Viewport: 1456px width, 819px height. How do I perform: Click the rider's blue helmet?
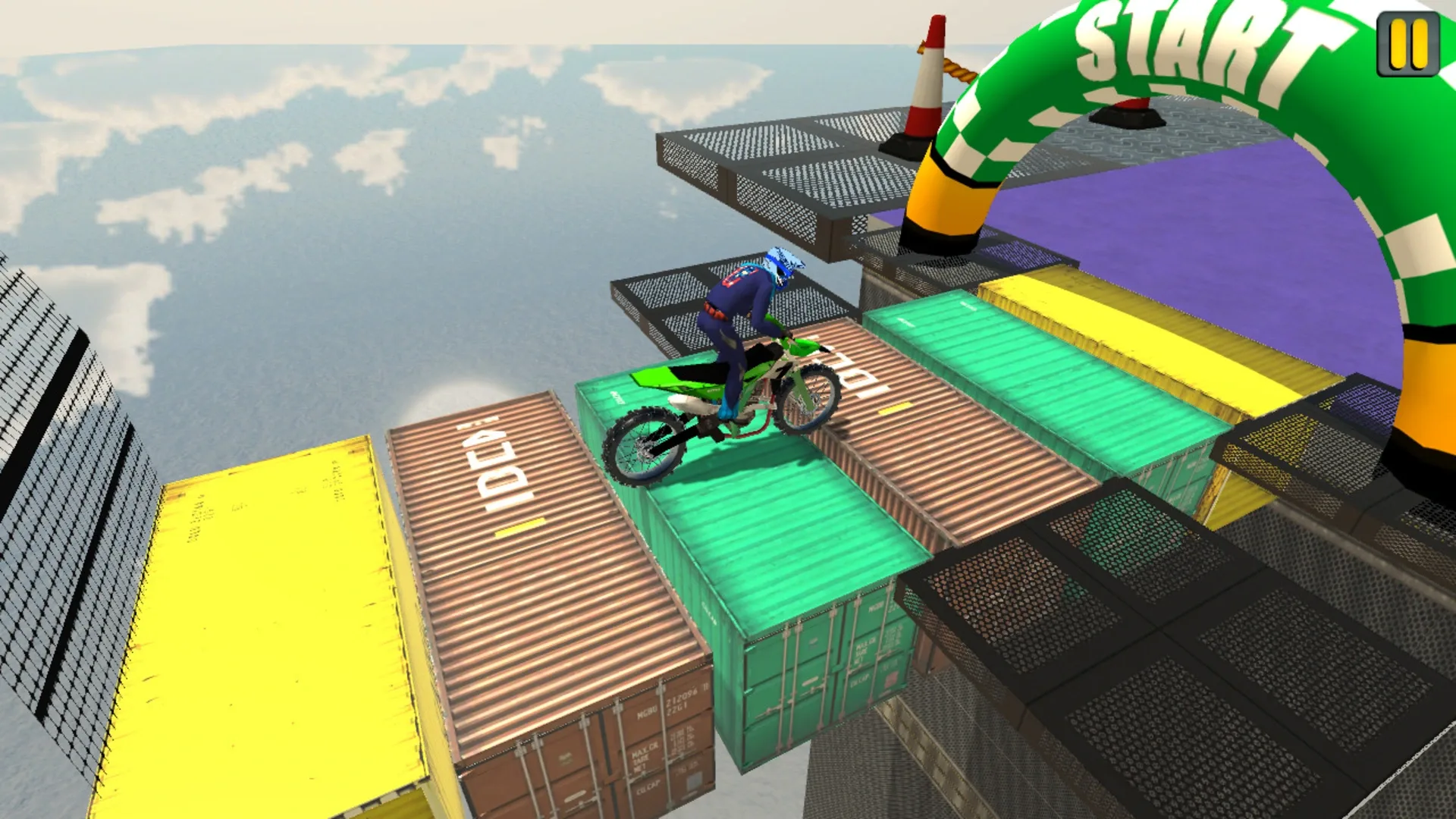[781, 267]
